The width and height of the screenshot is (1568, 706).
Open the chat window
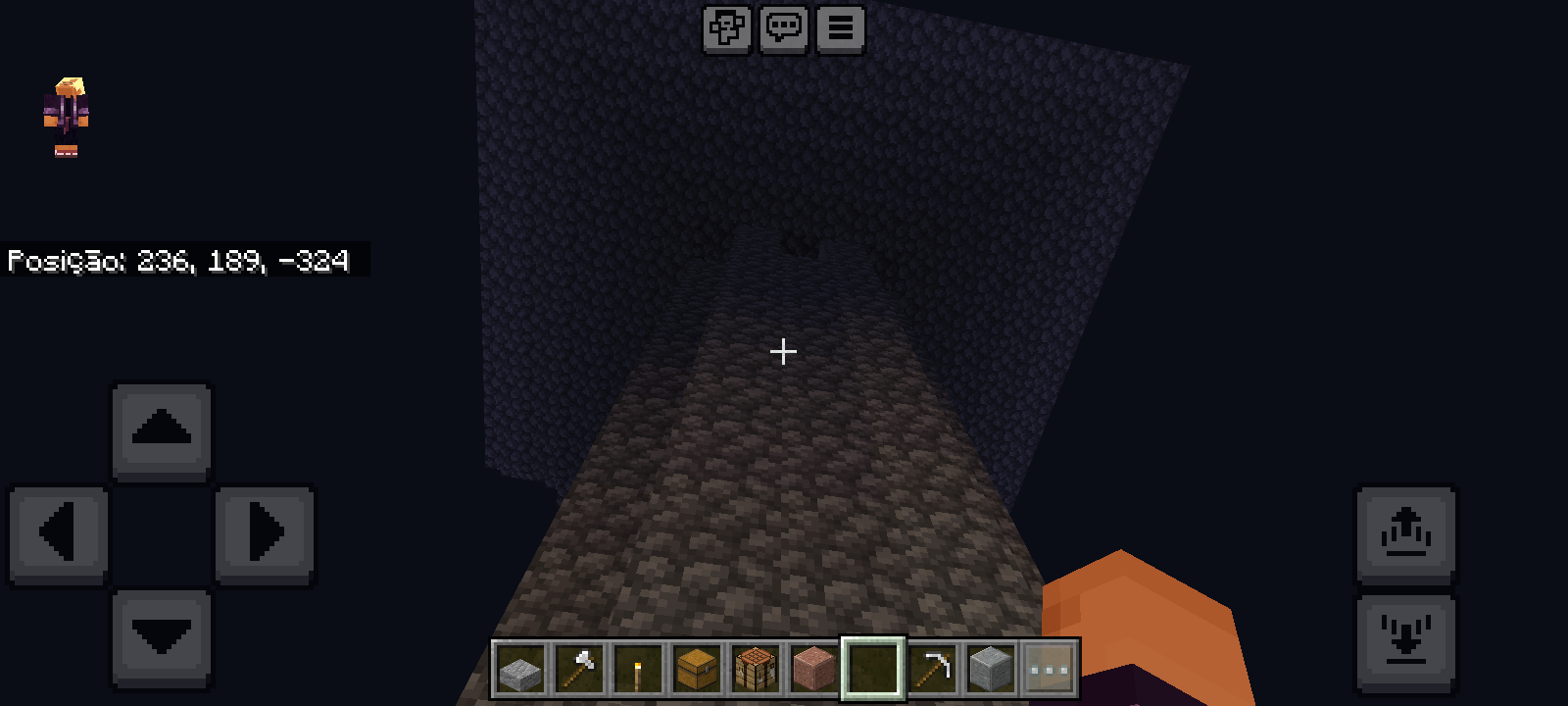(x=783, y=29)
